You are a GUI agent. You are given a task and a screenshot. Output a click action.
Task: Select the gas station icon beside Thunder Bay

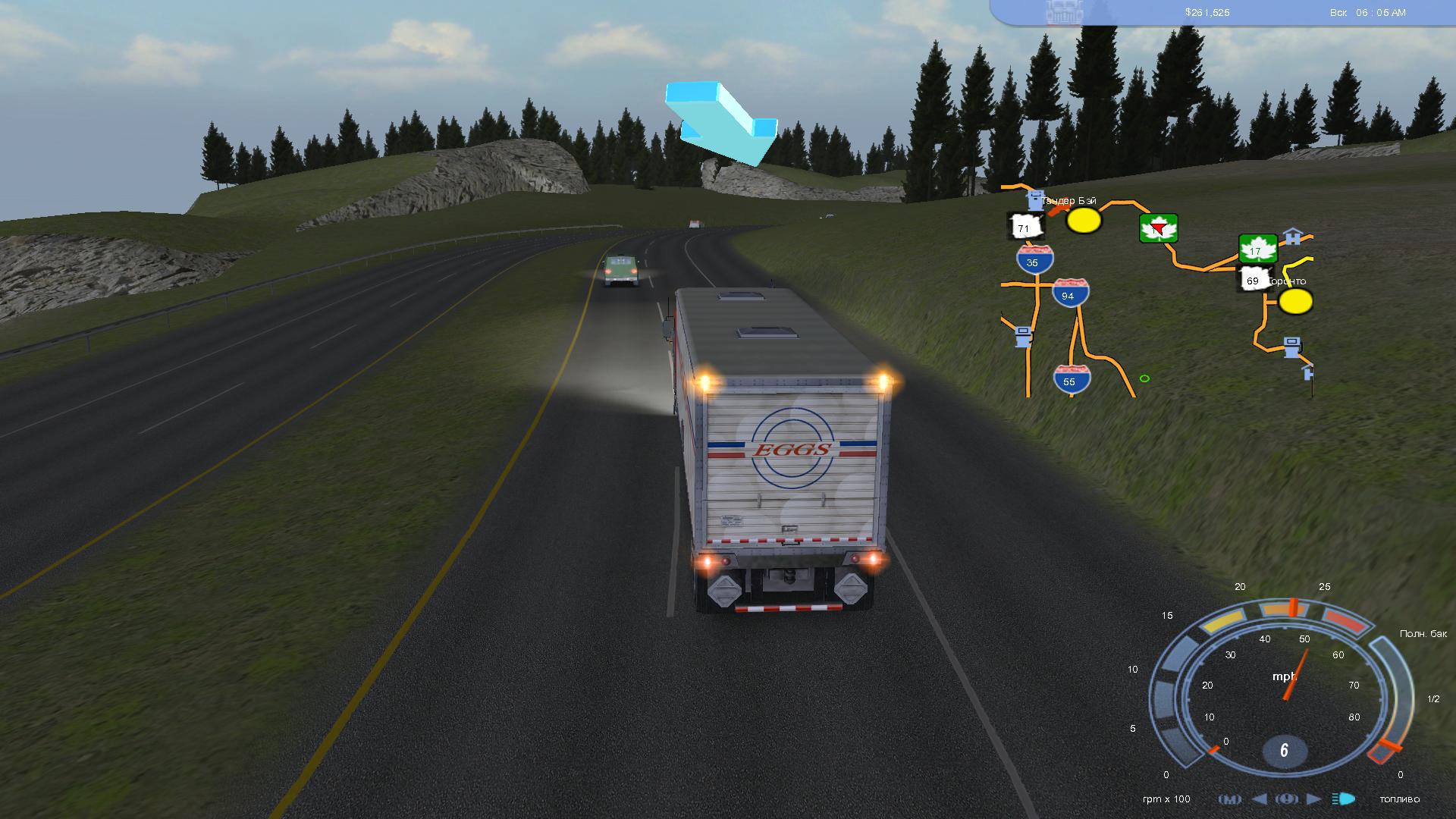coord(1034,200)
